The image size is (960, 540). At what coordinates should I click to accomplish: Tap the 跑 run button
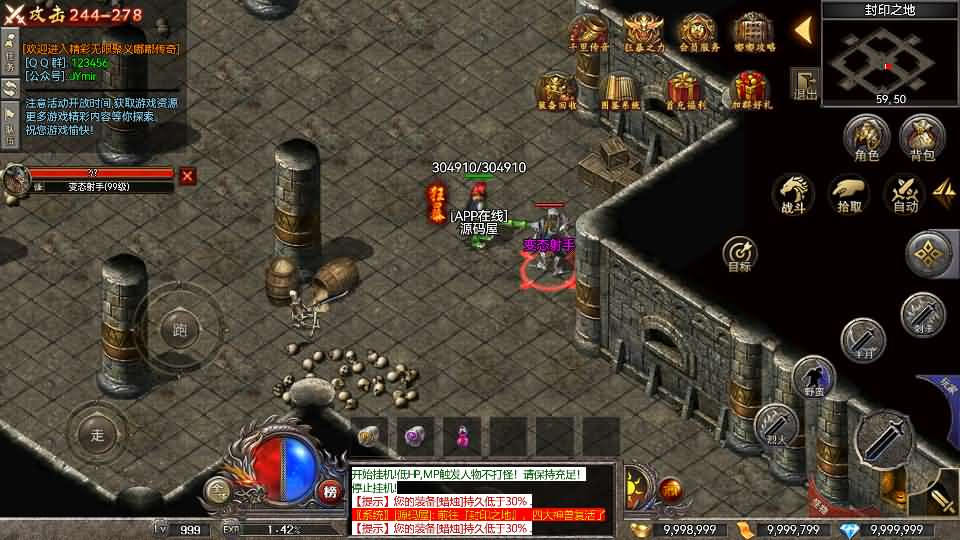click(x=180, y=329)
